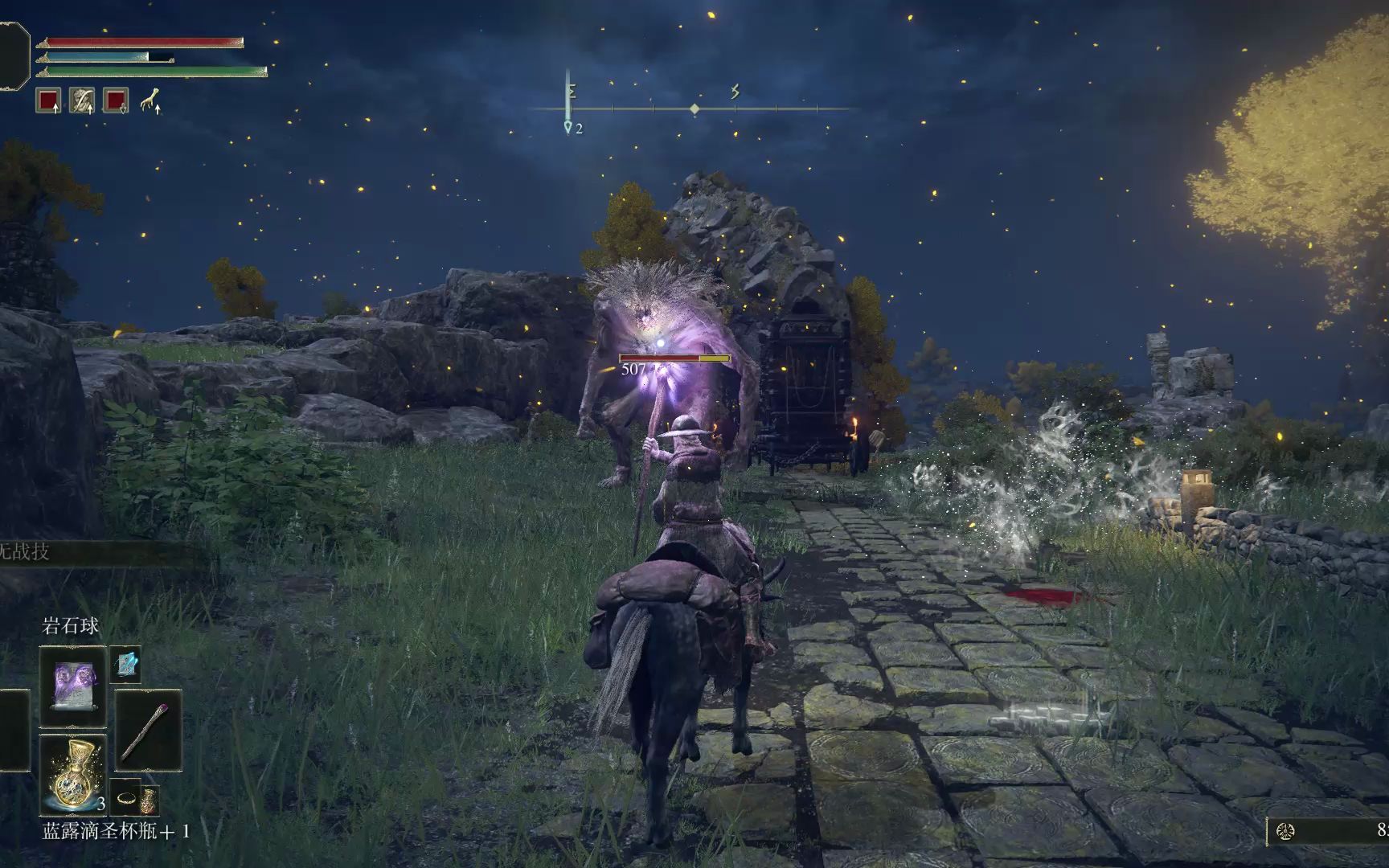Click the red square buff with up arrow

coord(49,101)
